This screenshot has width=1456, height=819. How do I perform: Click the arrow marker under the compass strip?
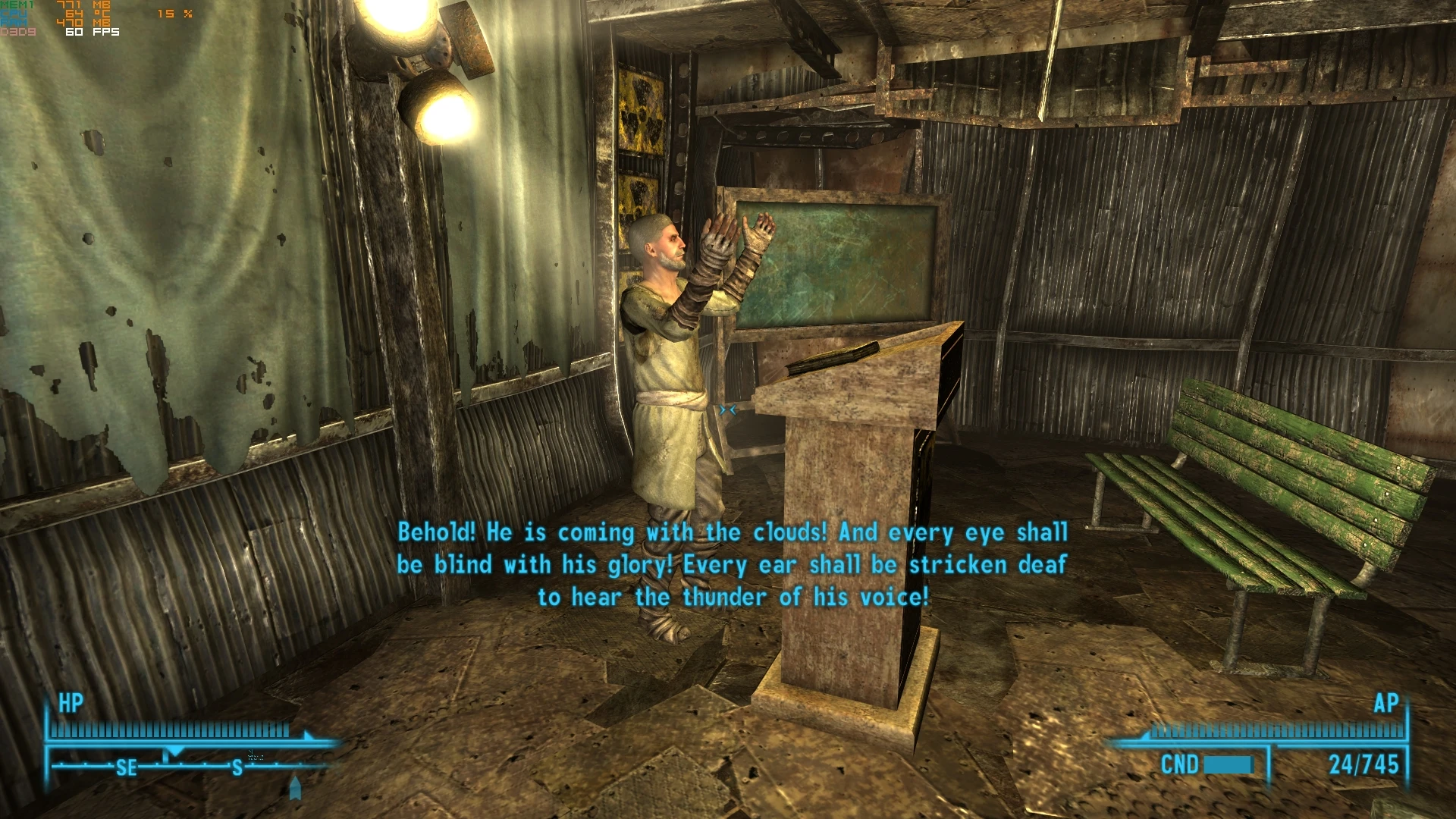click(294, 786)
